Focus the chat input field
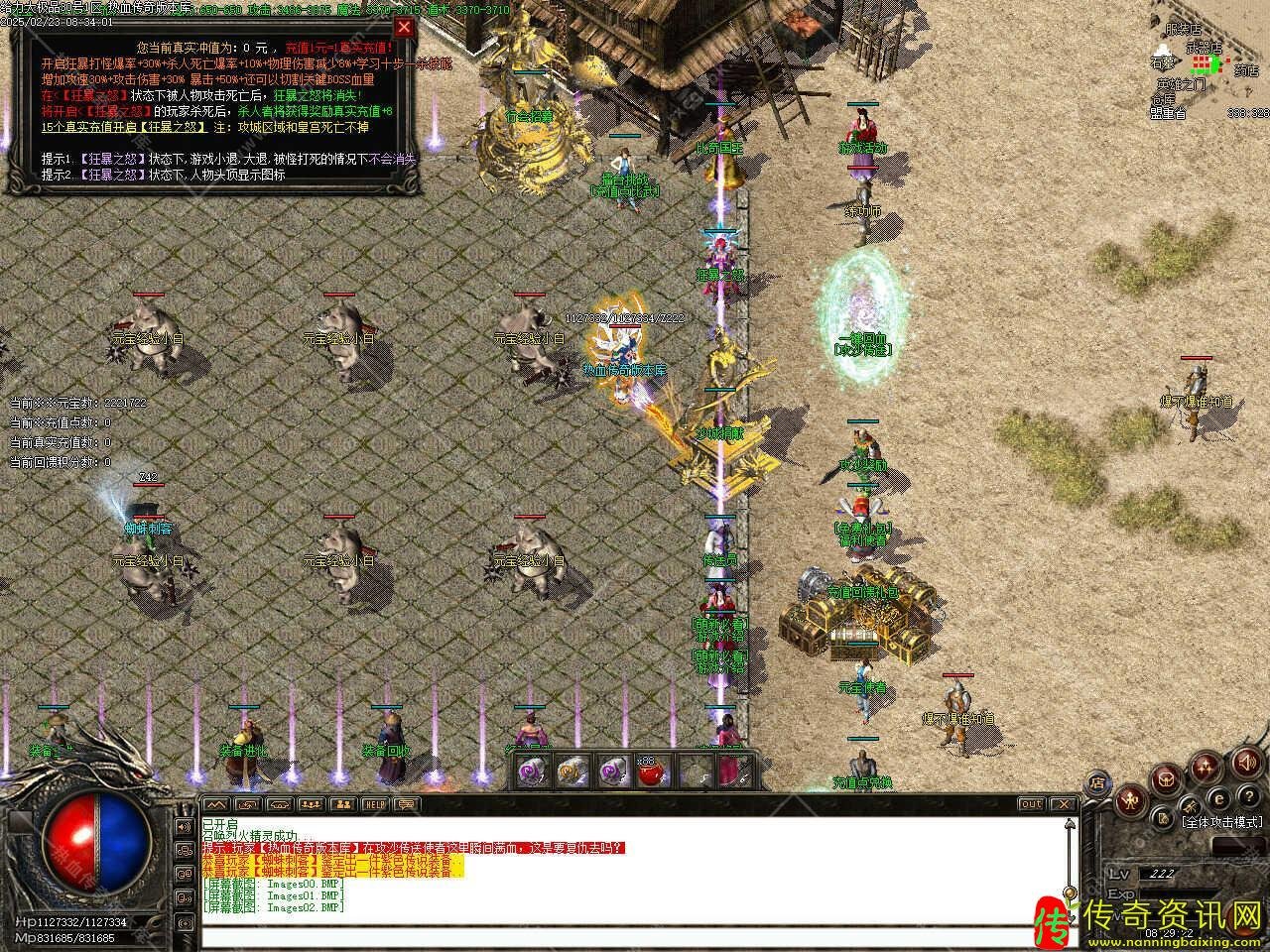Screen dimensions: 1270x952 pyautogui.click(x=635, y=937)
